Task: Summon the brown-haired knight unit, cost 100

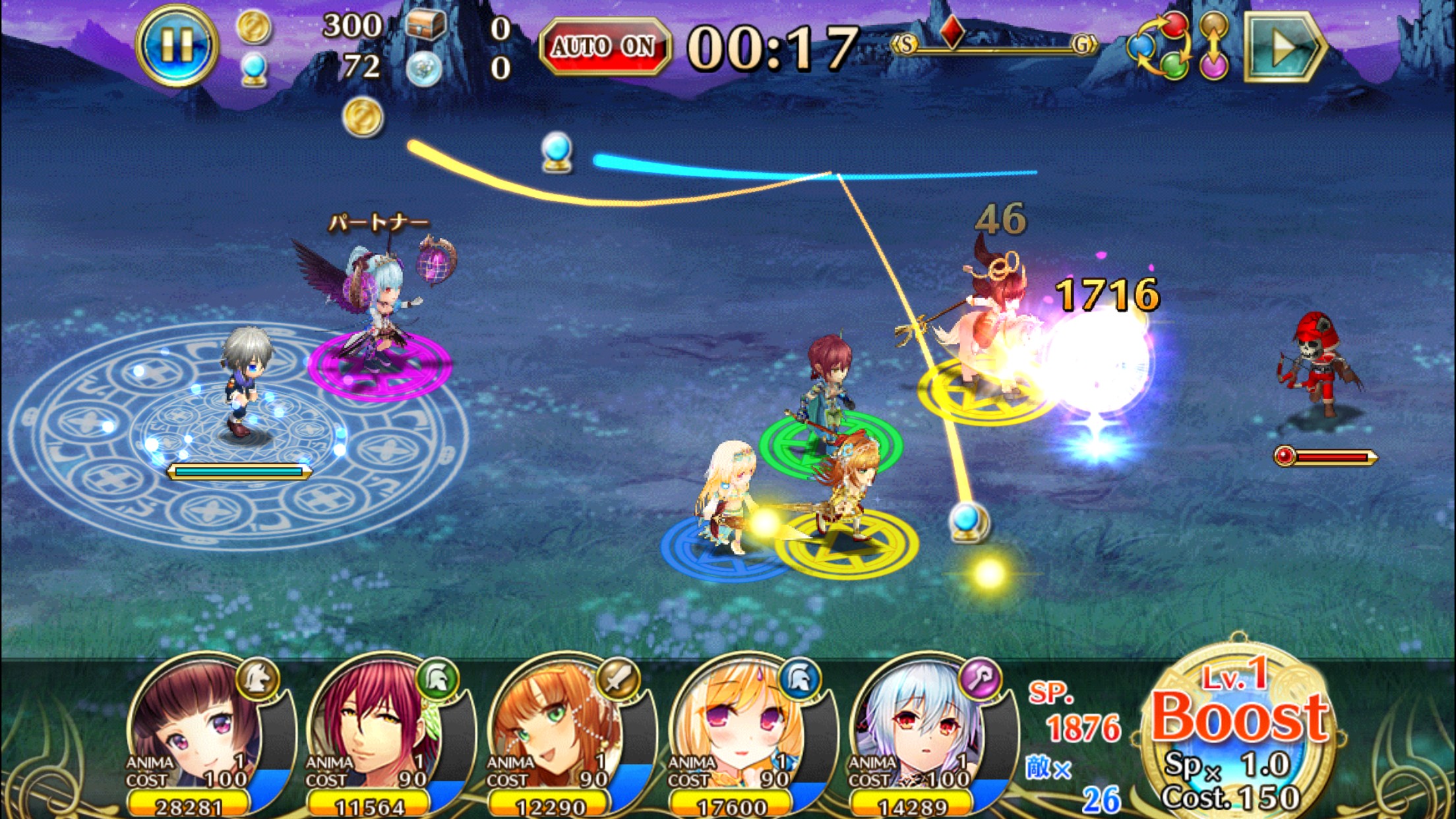Action: tap(204, 732)
